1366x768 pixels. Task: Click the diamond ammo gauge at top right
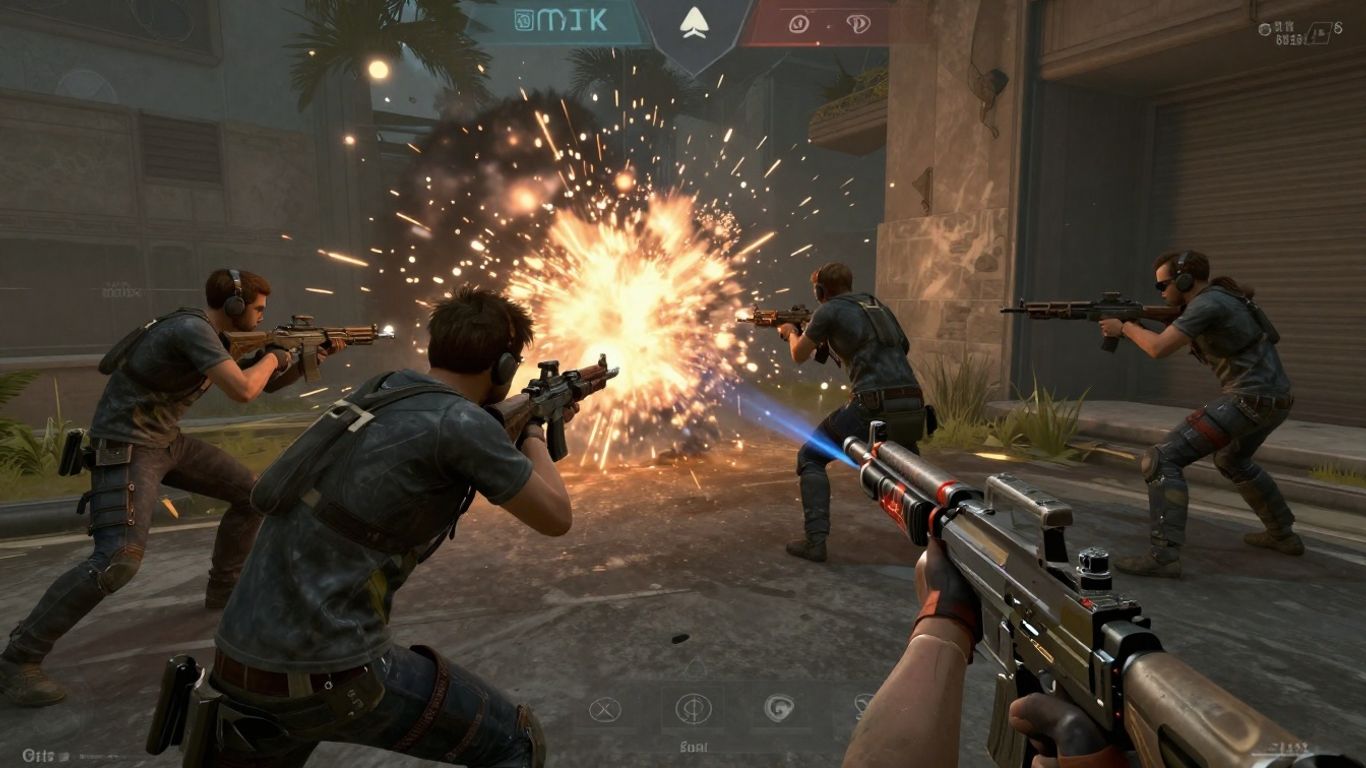coord(1320,32)
